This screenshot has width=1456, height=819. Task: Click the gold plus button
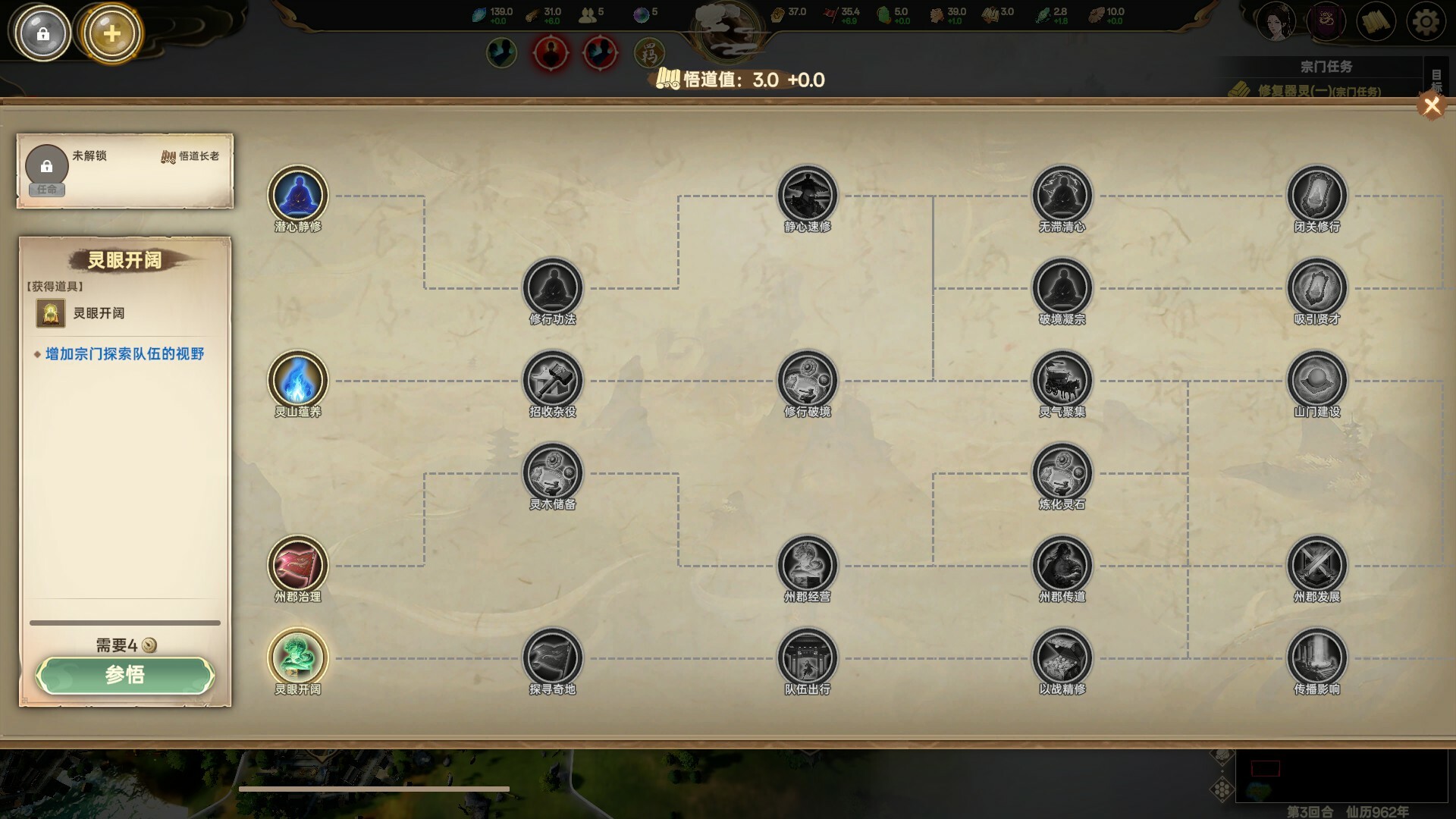[x=111, y=33]
